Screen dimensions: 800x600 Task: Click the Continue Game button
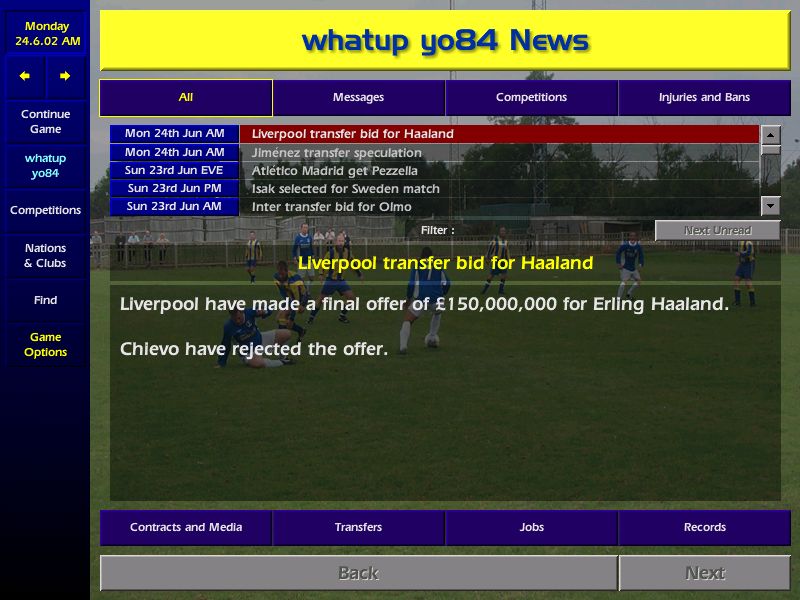45,122
